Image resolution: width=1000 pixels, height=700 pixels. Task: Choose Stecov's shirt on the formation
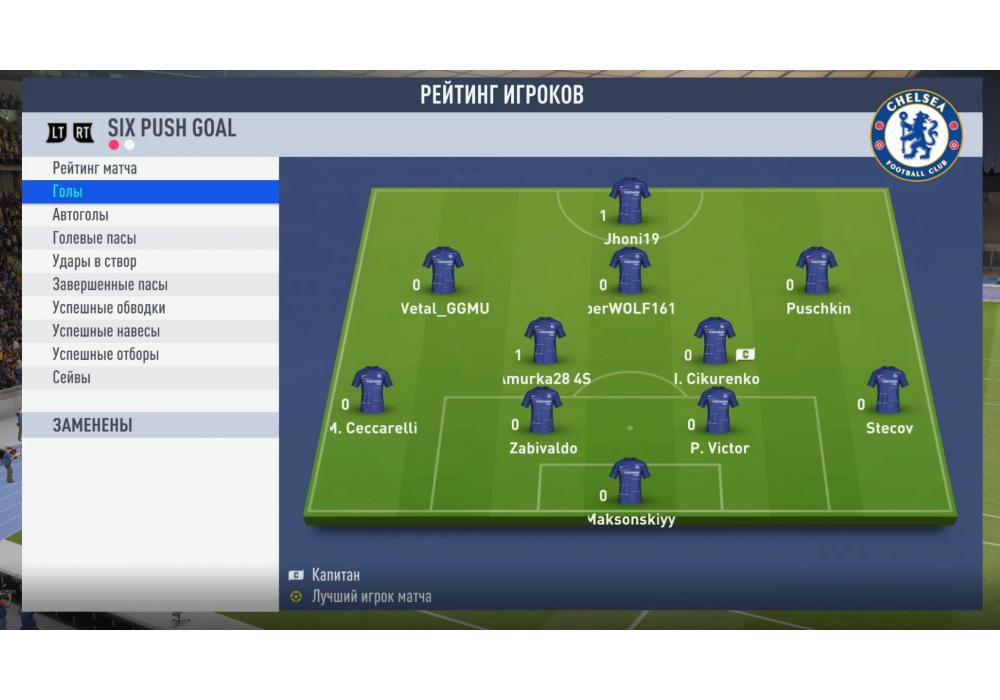tap(888, 391)
